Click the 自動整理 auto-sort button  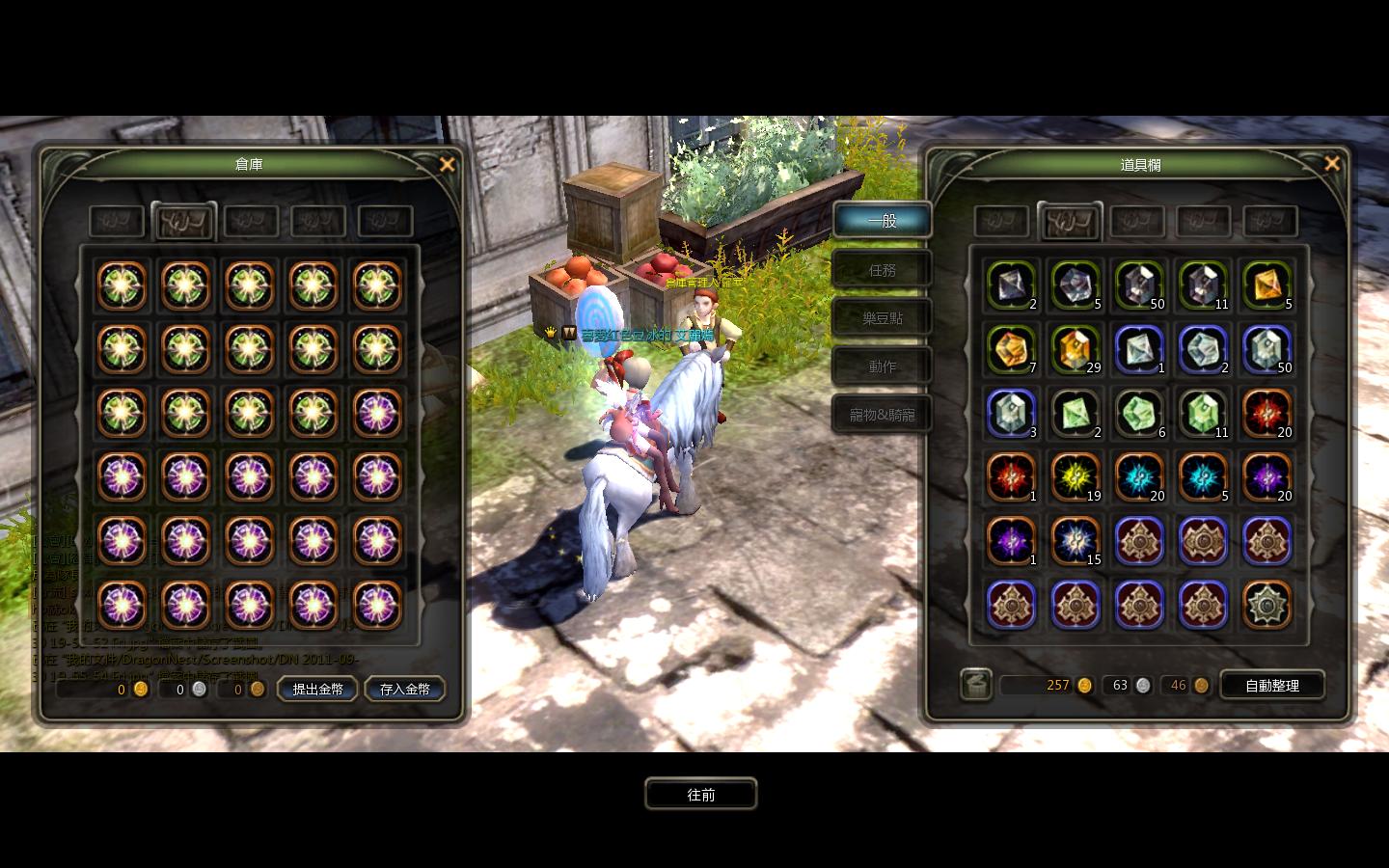(x=1271, y=685)
